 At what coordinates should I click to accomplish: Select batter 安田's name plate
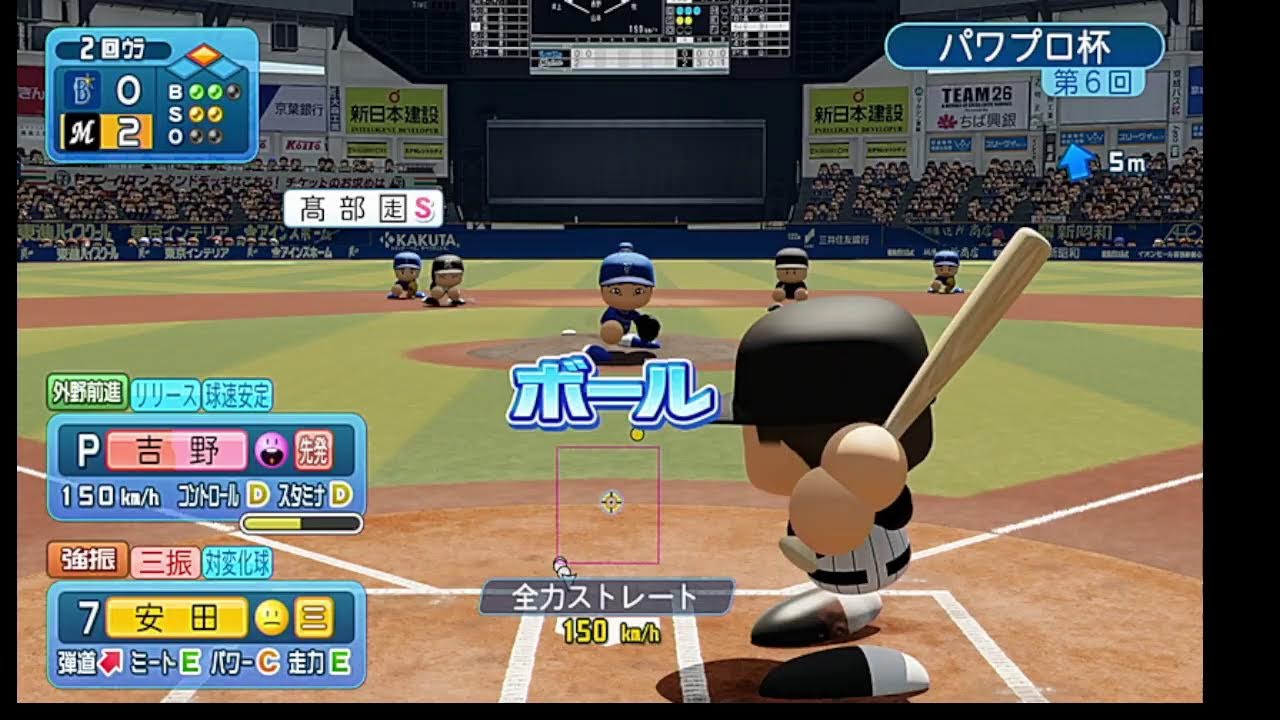click(x=176, y=619)
